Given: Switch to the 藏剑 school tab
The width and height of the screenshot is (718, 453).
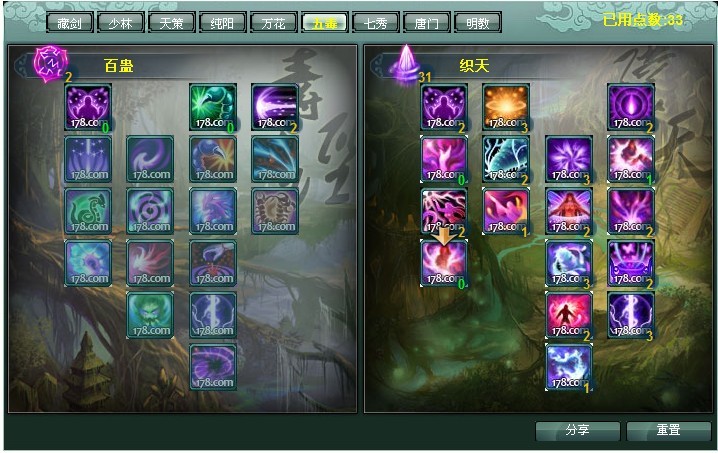Looking at the screenshot, I should click(x=68, y=22).
